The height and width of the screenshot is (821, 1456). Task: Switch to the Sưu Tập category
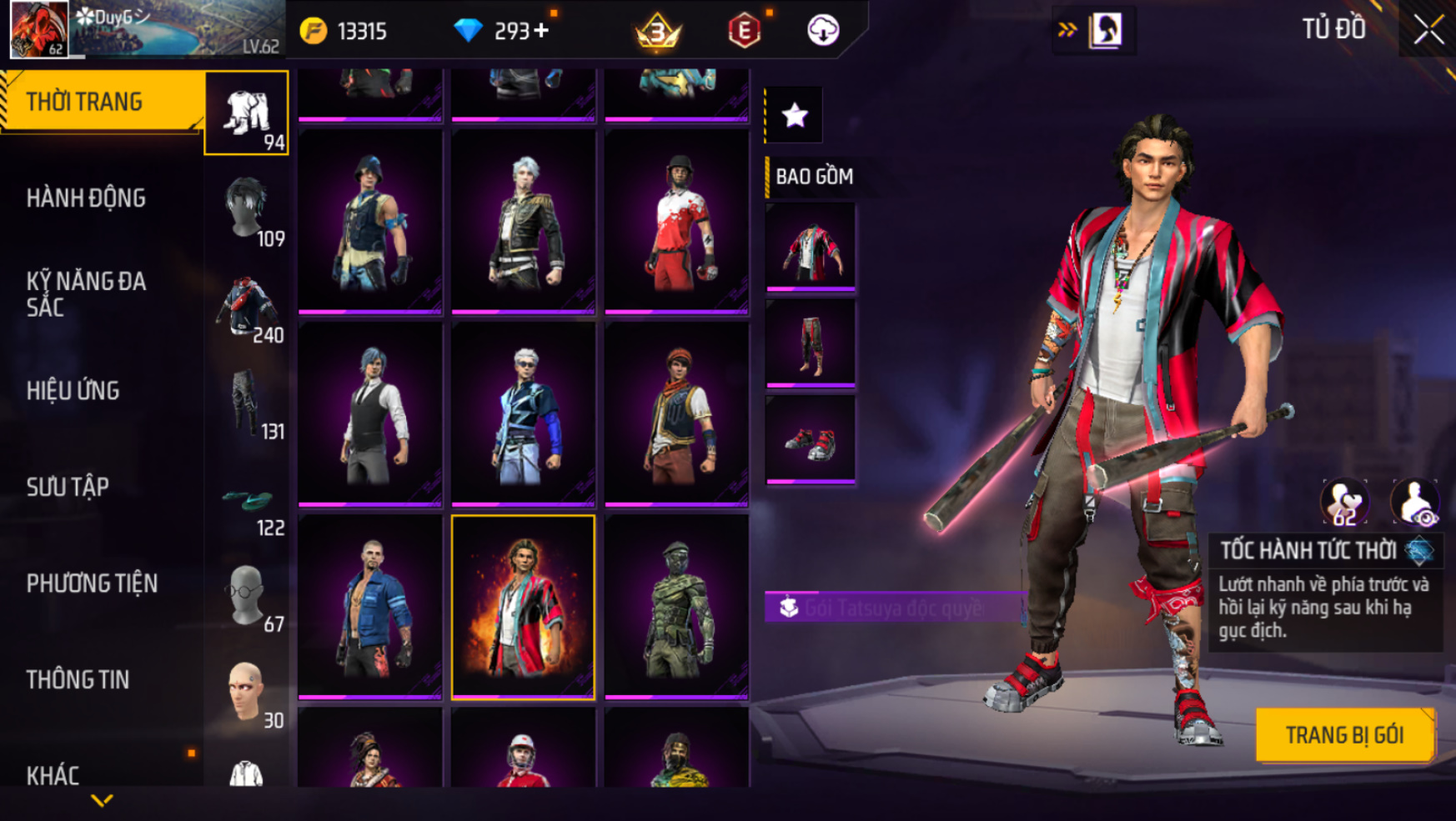(x=68, y=487)
